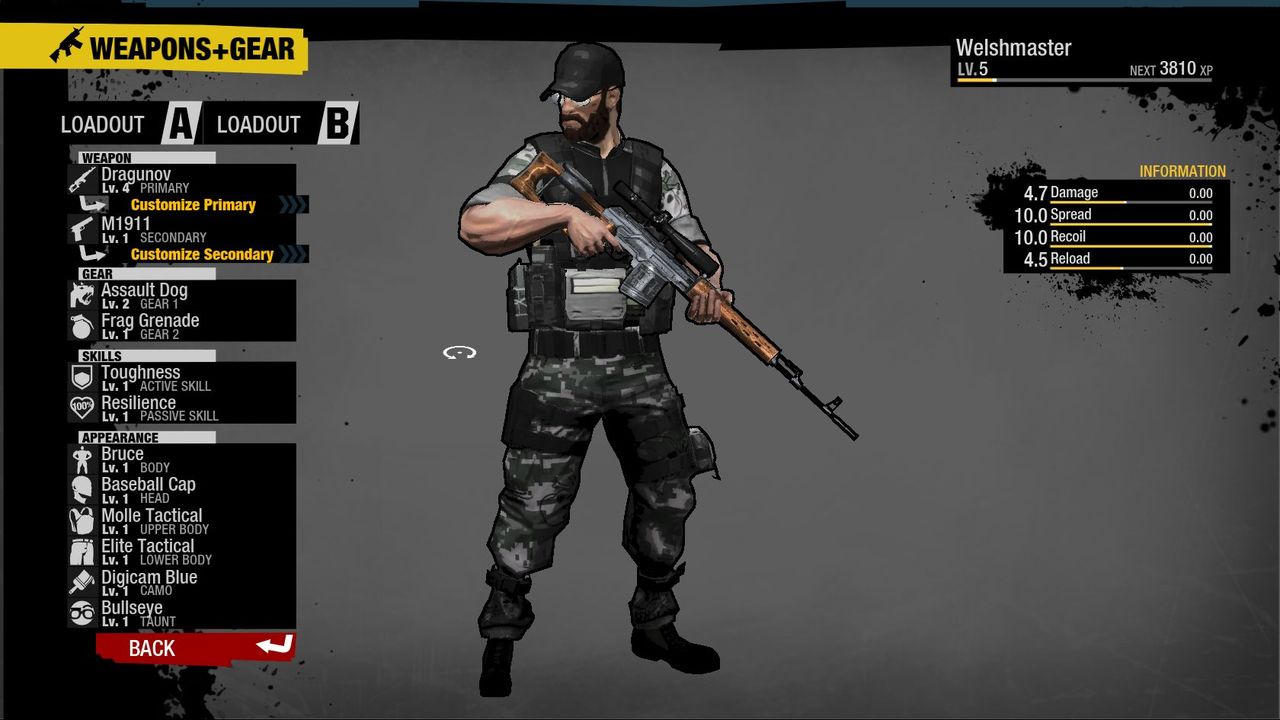Click the Bullseye taunt glasses icon
The image size is (1280, 720).
coord(82,609)
